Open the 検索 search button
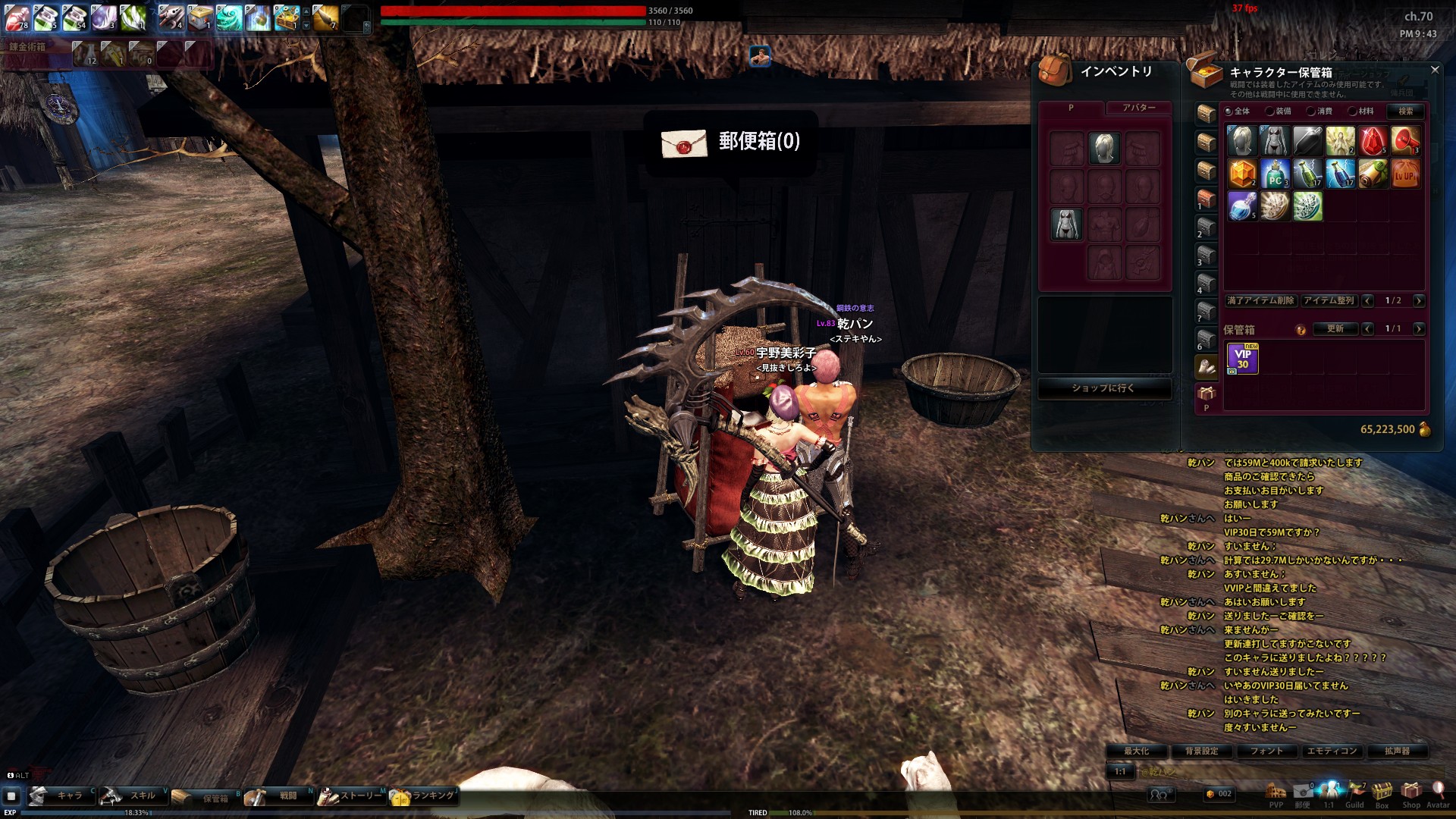The width and height of the screenshot is (1456, 819). click(1405, 111)
